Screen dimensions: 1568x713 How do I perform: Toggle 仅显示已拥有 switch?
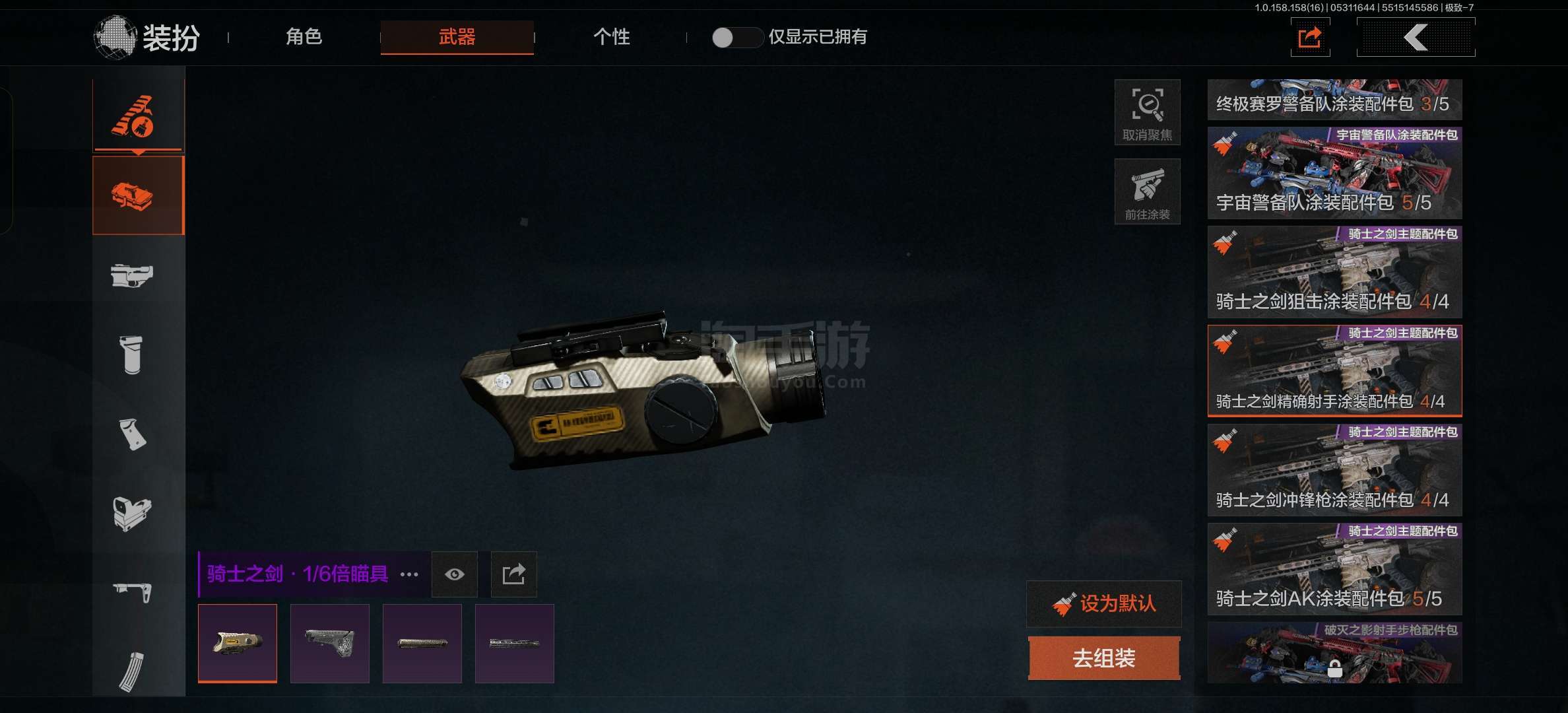pyautogui.click(x=736, y=38)
